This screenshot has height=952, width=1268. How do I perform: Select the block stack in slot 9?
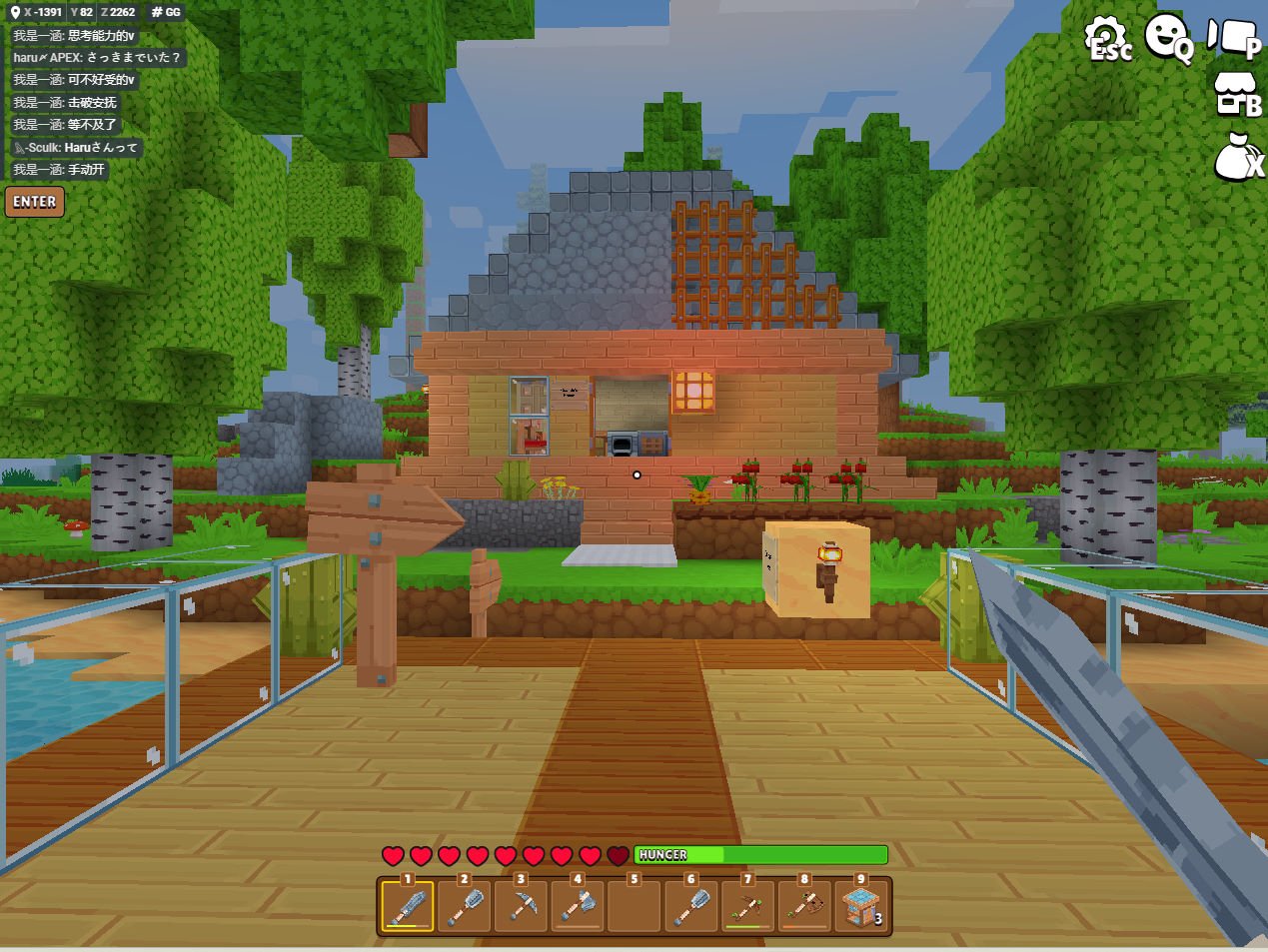tap(861, 907)
